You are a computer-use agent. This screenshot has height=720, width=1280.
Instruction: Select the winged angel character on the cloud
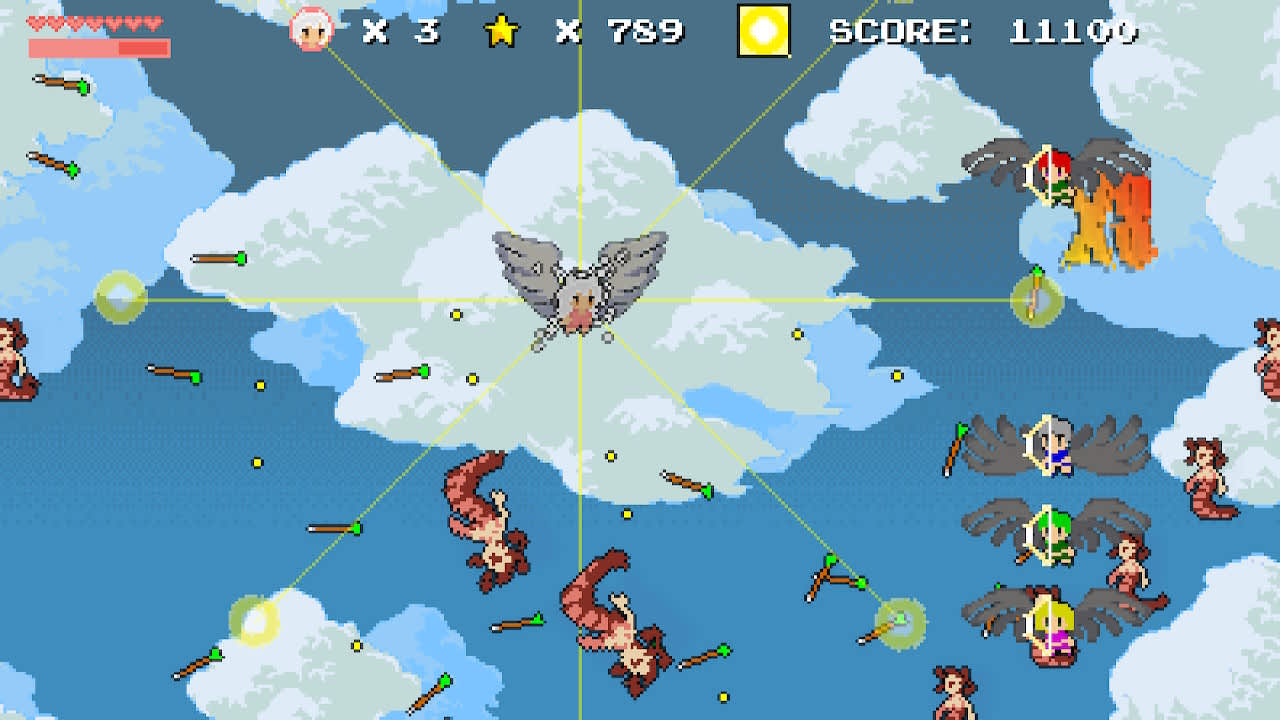click(x=580, y=290)
